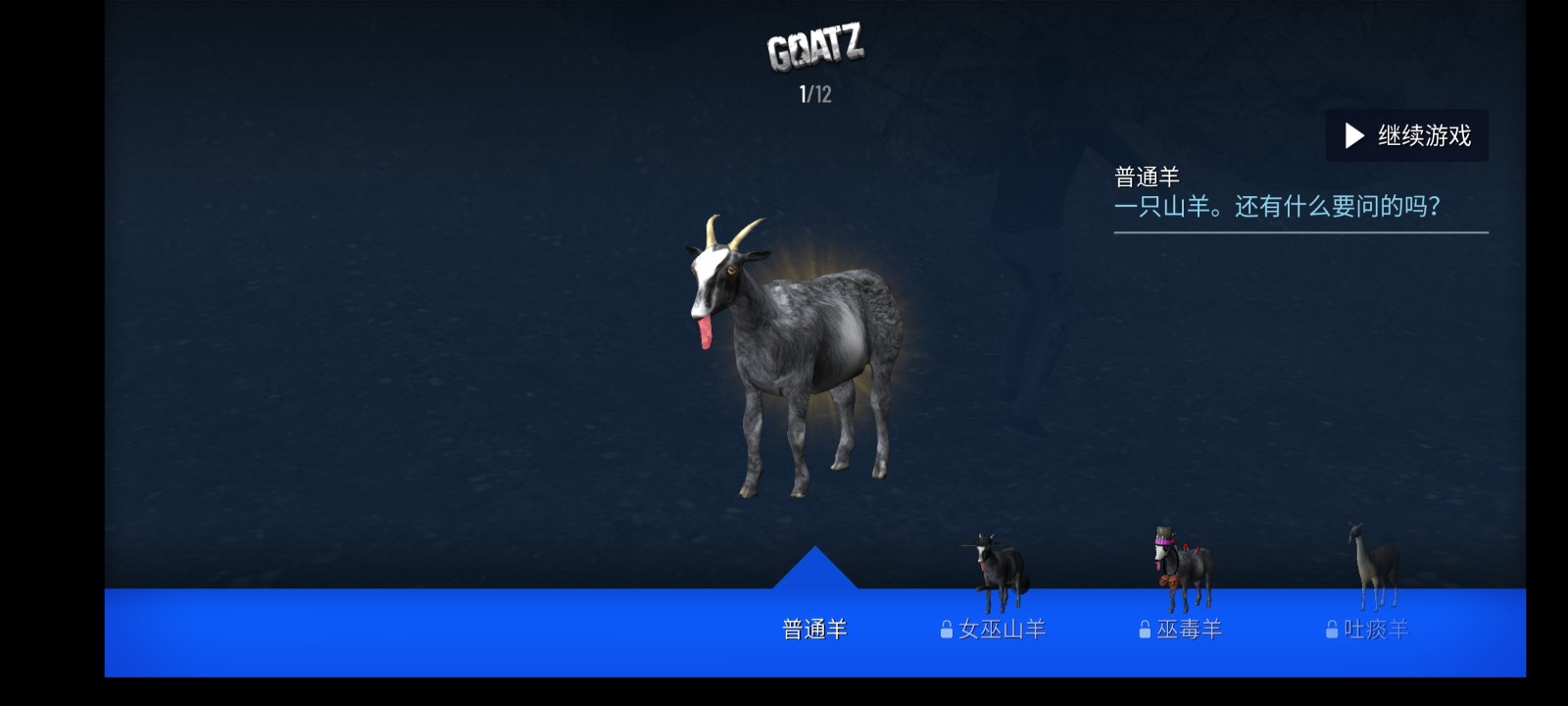1568x706 pixels.
Task: Click the underline divider below the goat description
Action: pyautogui.click(x=1300, y=231)
